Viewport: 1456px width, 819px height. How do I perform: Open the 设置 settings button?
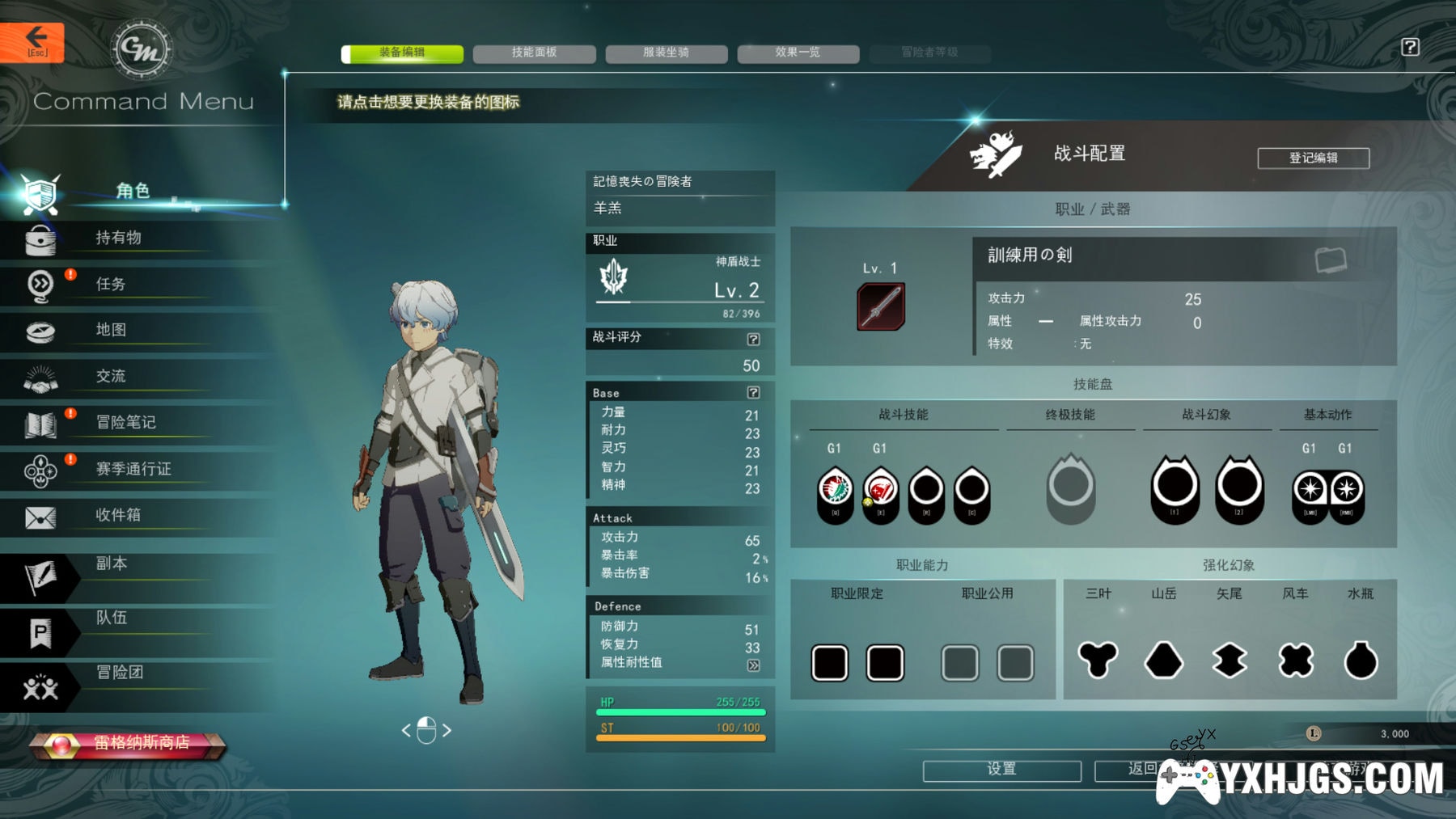pyautogui.click(x=1001, y=770)
